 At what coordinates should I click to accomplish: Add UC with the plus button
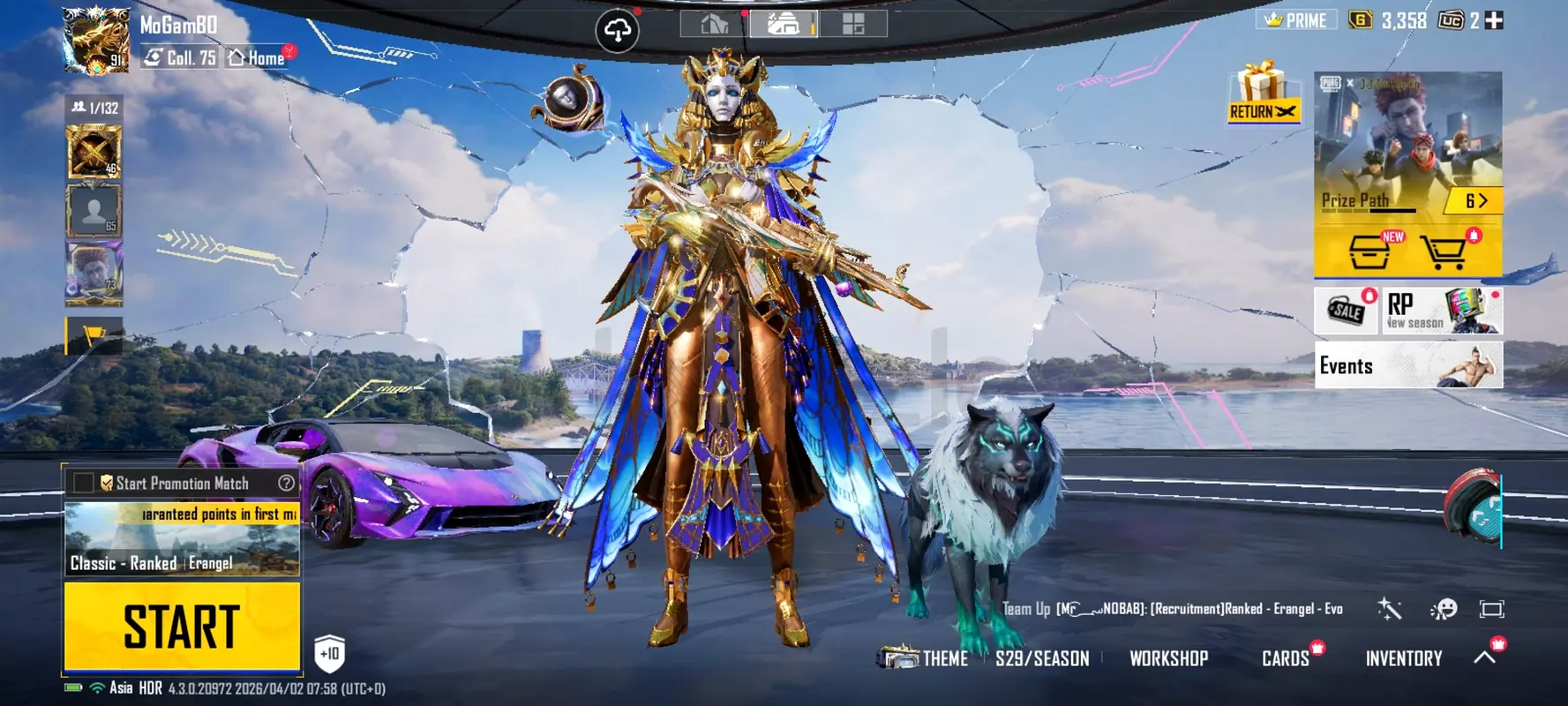click(1494, 20)
